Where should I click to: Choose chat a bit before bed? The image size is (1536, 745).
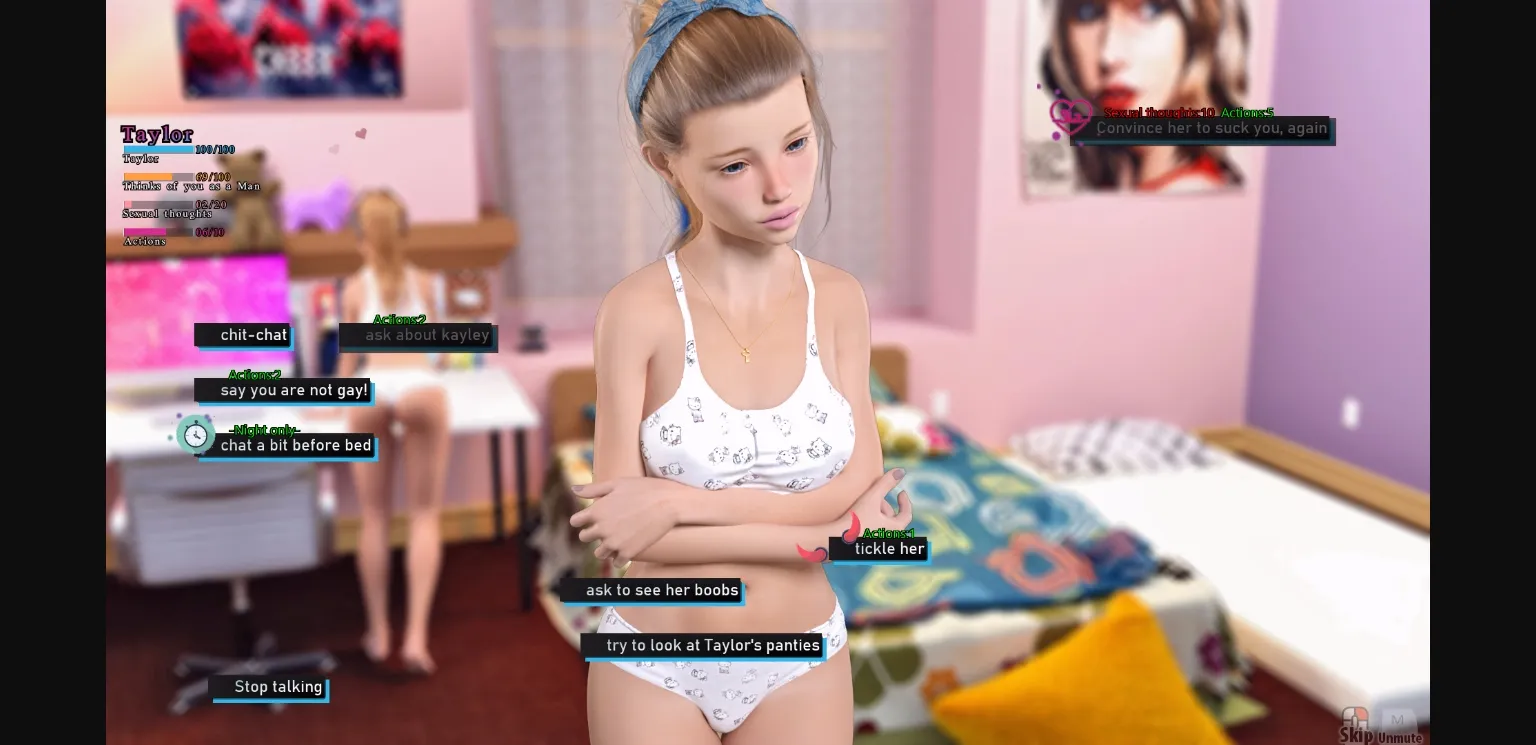point(296,445)
